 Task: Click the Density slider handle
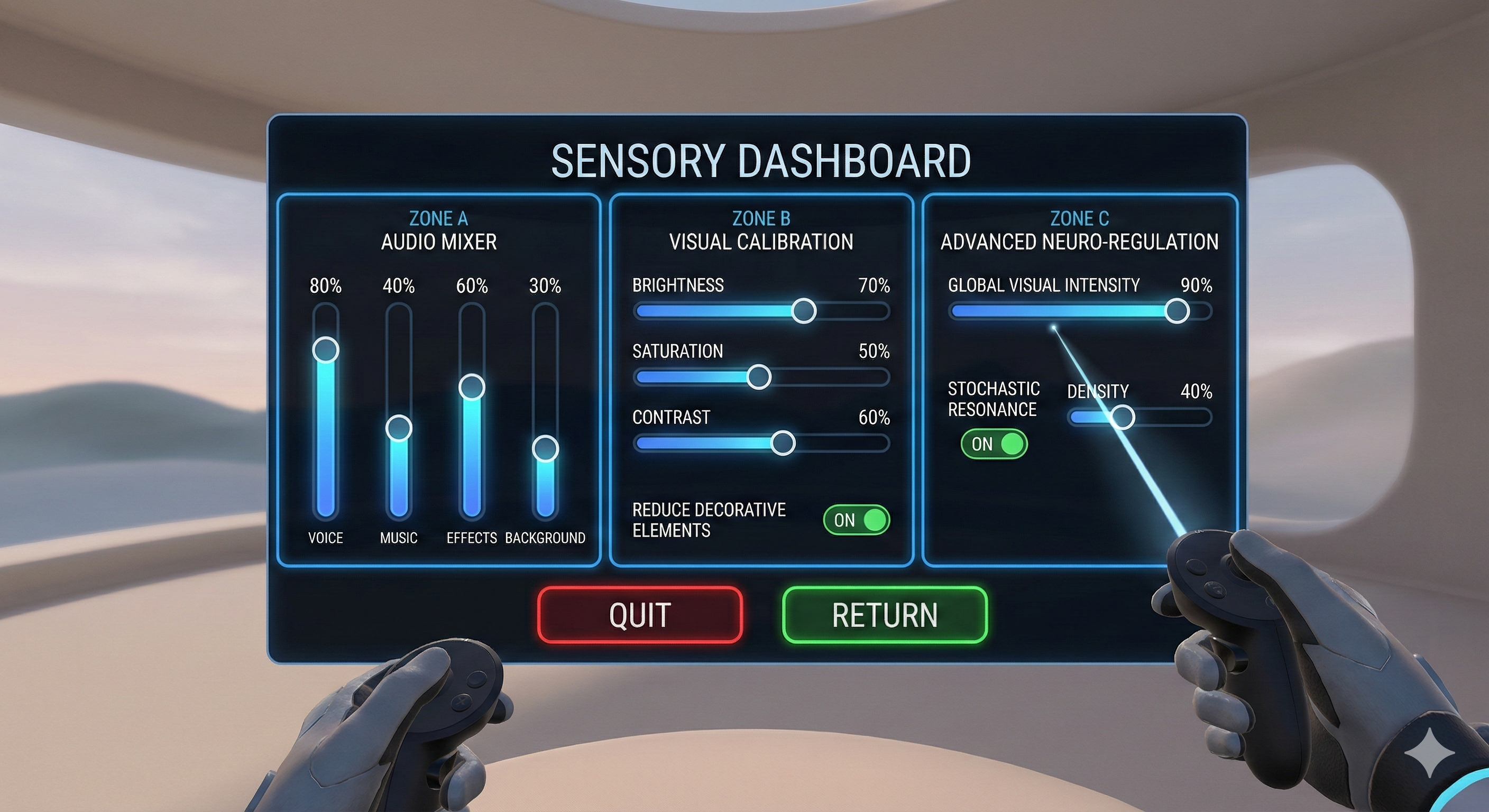1123,417
